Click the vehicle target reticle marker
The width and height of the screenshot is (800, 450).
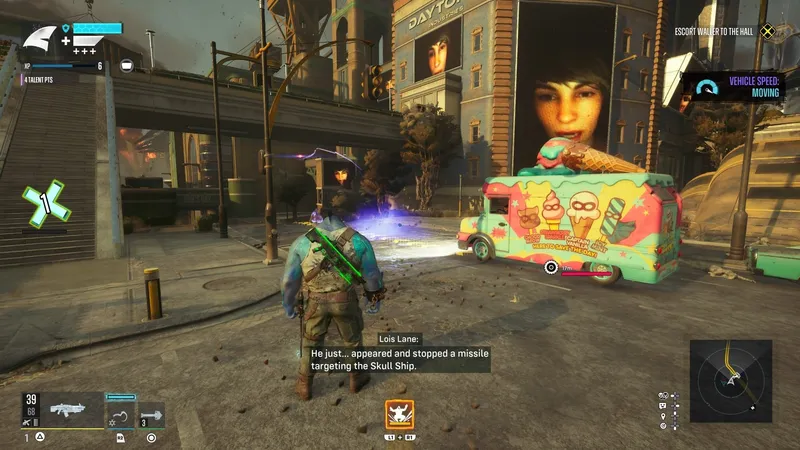click(x=551, y=267)
